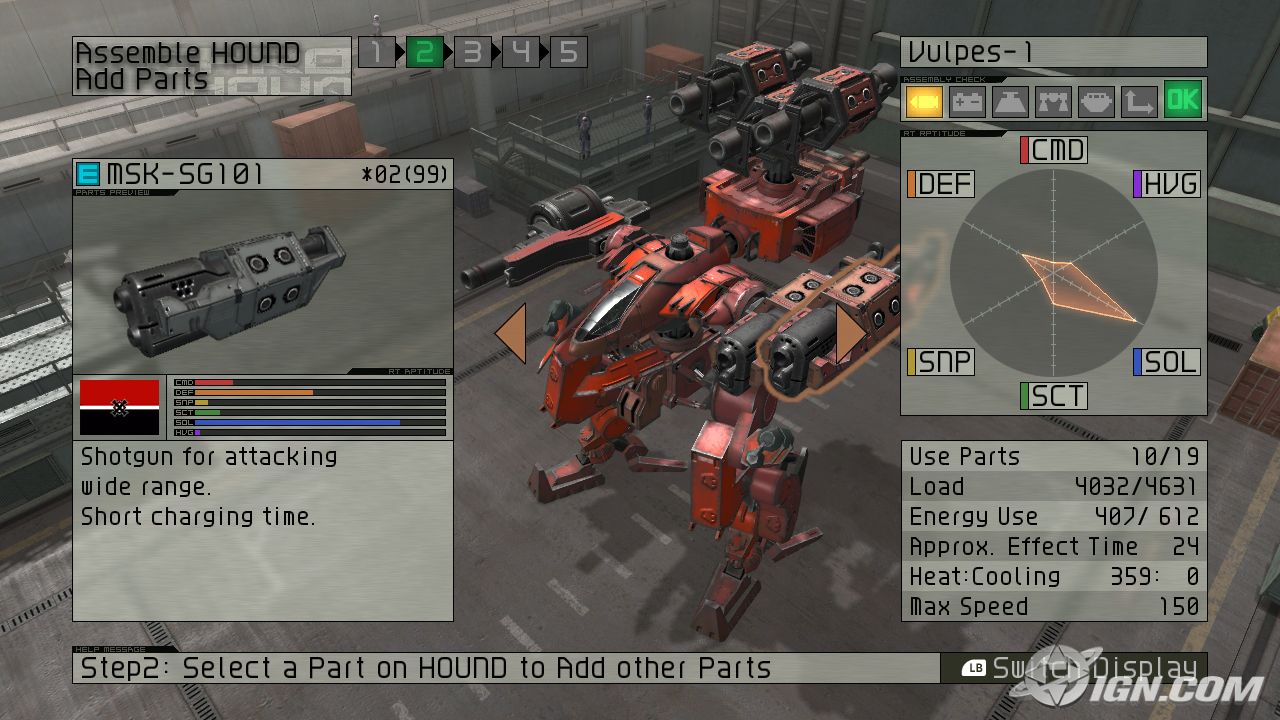Cycle to the next part with the right arrow
This screenshot has height=720, width=1280.
(x=850, y=334)
